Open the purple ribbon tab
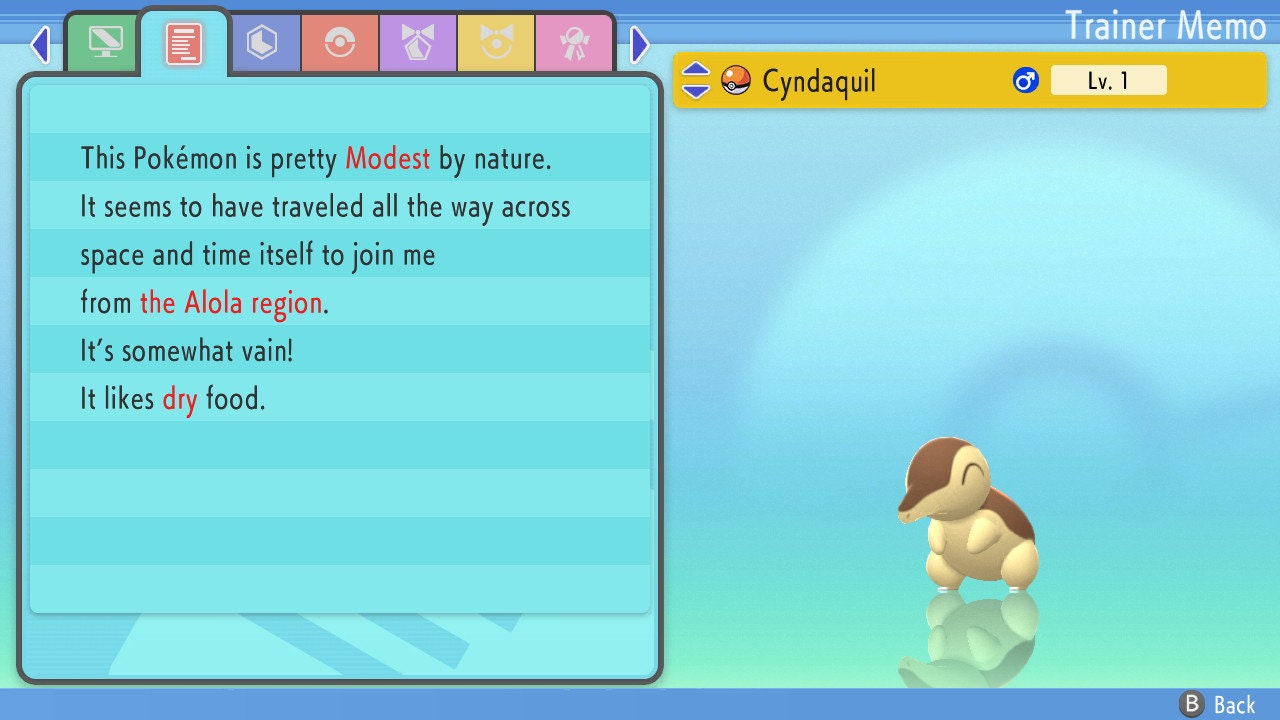 click(x=418, y=43)
